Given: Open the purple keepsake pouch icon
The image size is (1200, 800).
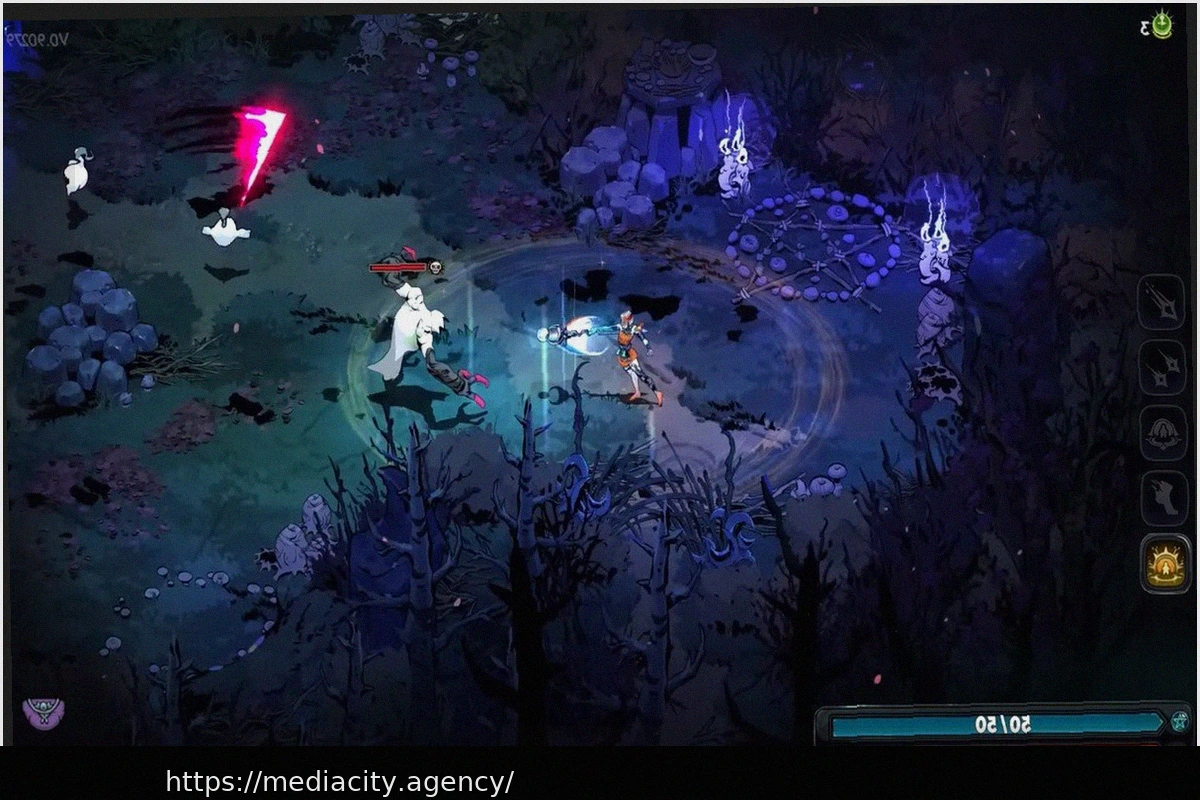Looking at the screenshot, I should (x=43, y=713).
